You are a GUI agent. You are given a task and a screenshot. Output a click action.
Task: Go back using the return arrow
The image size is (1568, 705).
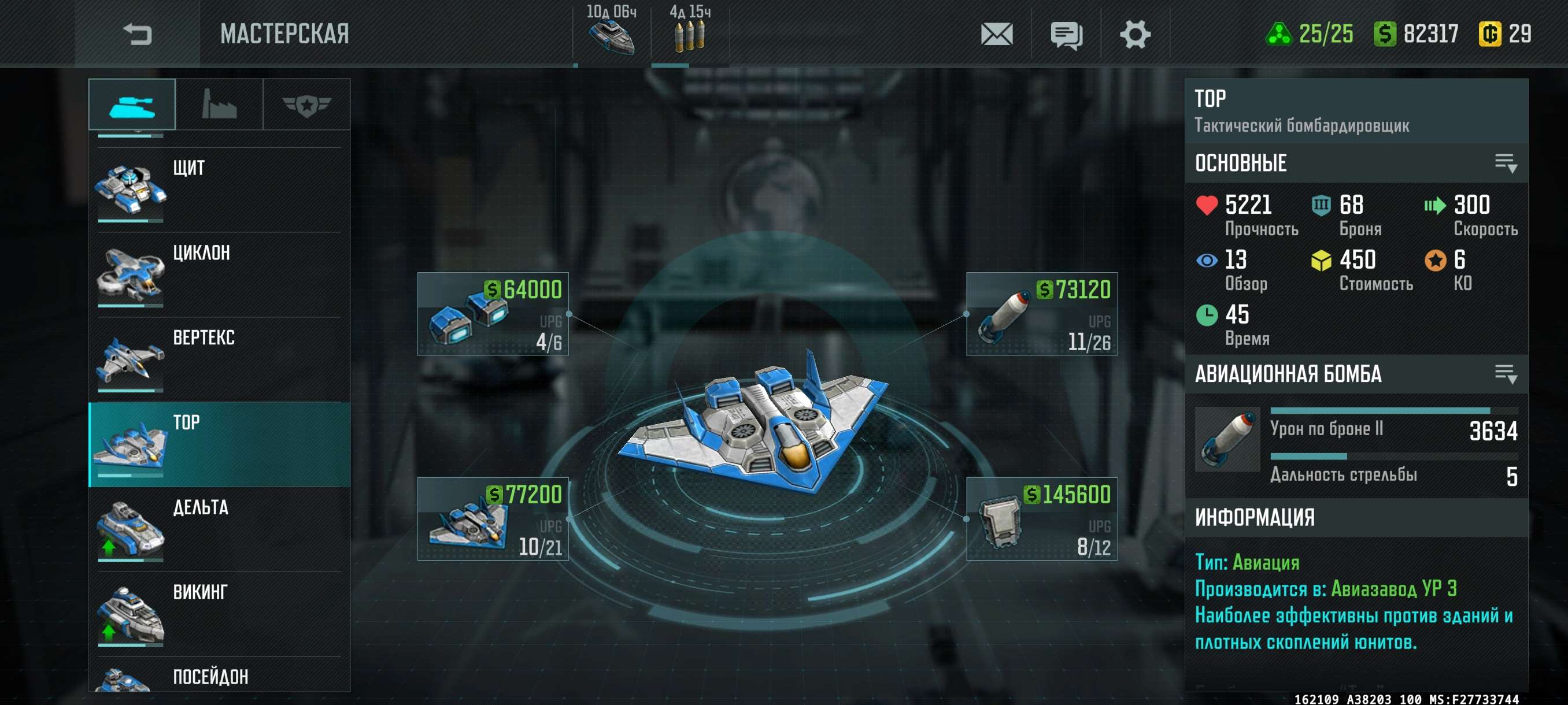(x=137, y=34)
